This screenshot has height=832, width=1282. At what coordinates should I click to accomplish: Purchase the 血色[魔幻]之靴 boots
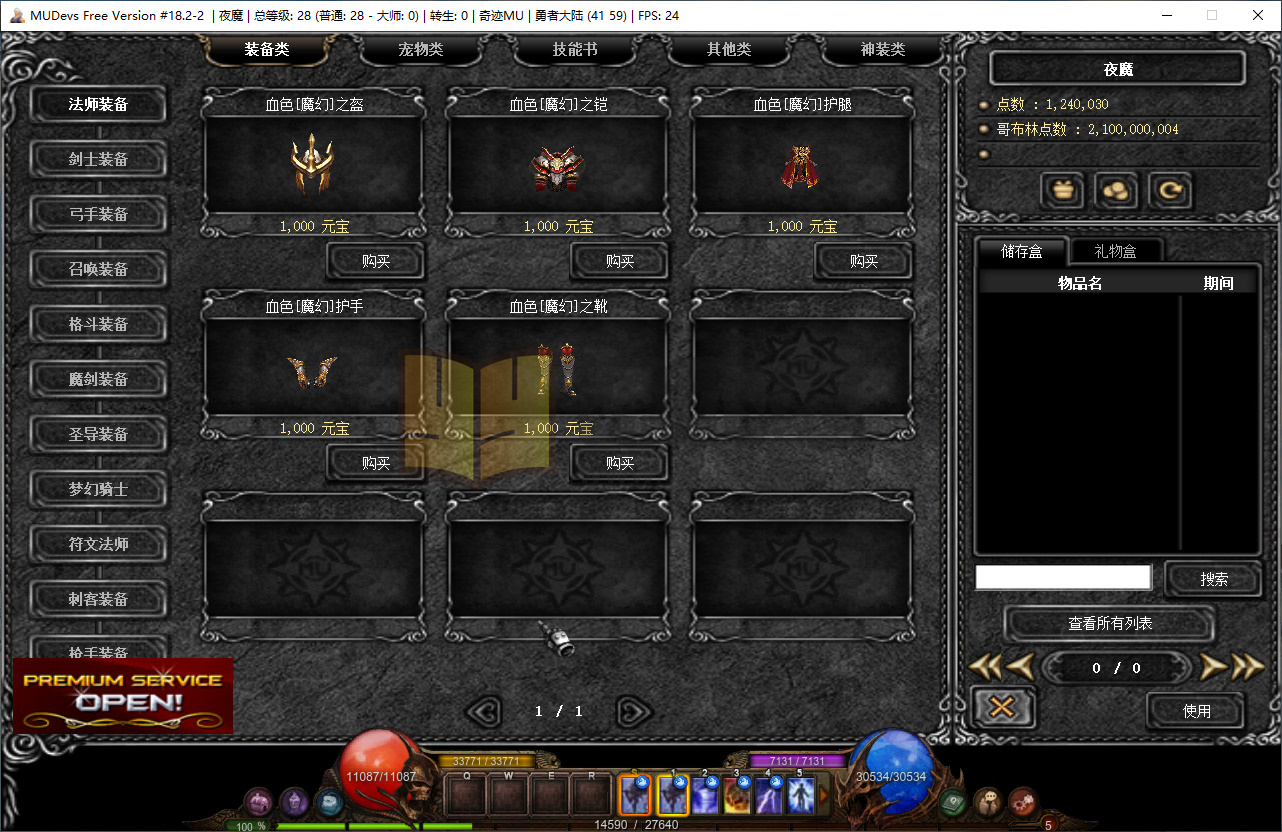pyautogui.click(x=620, y=463)
